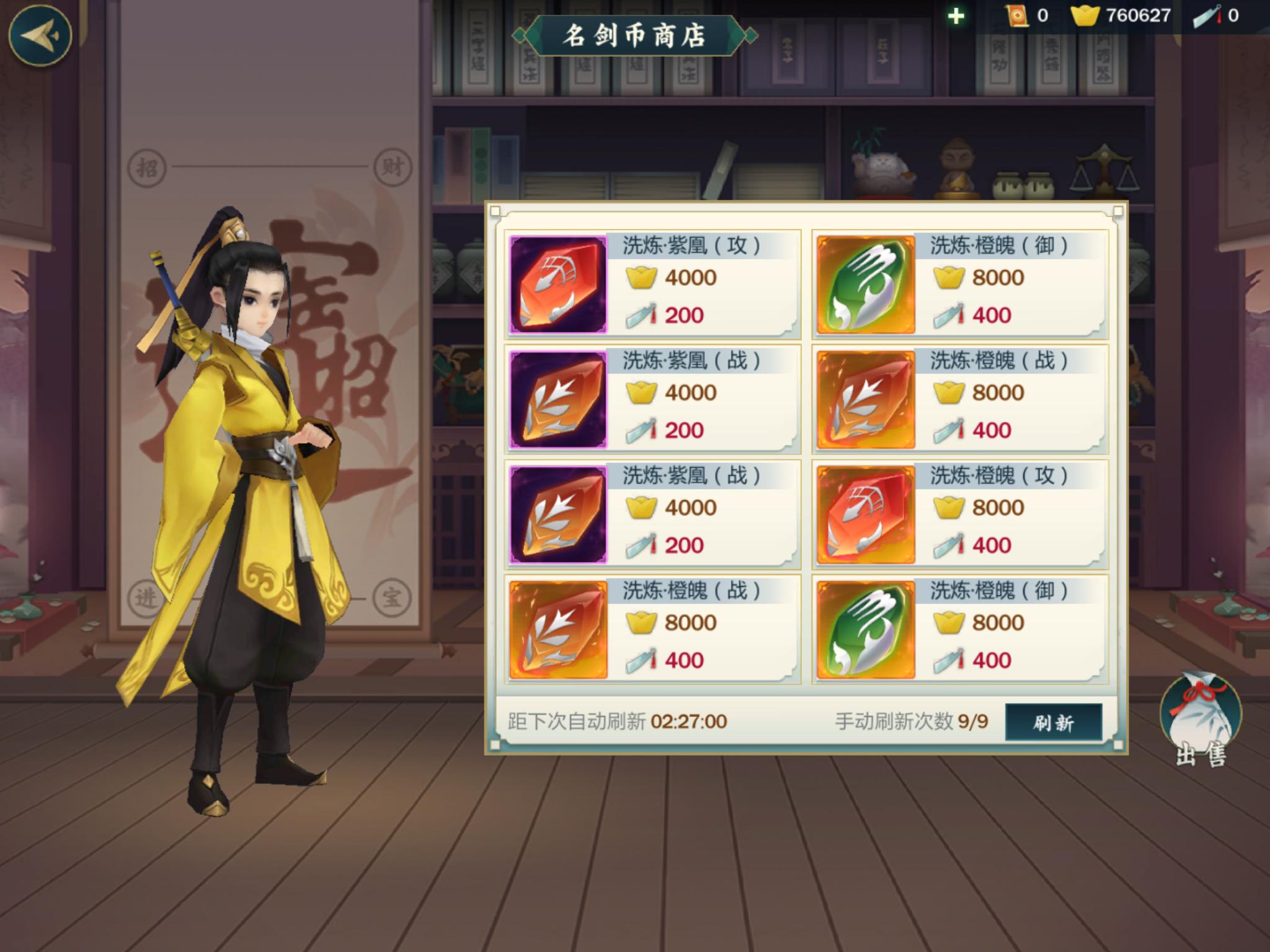Refresh the shop with 刷新 button
The height and width of the screenshot is (952, 1270).
(1053, 722)
